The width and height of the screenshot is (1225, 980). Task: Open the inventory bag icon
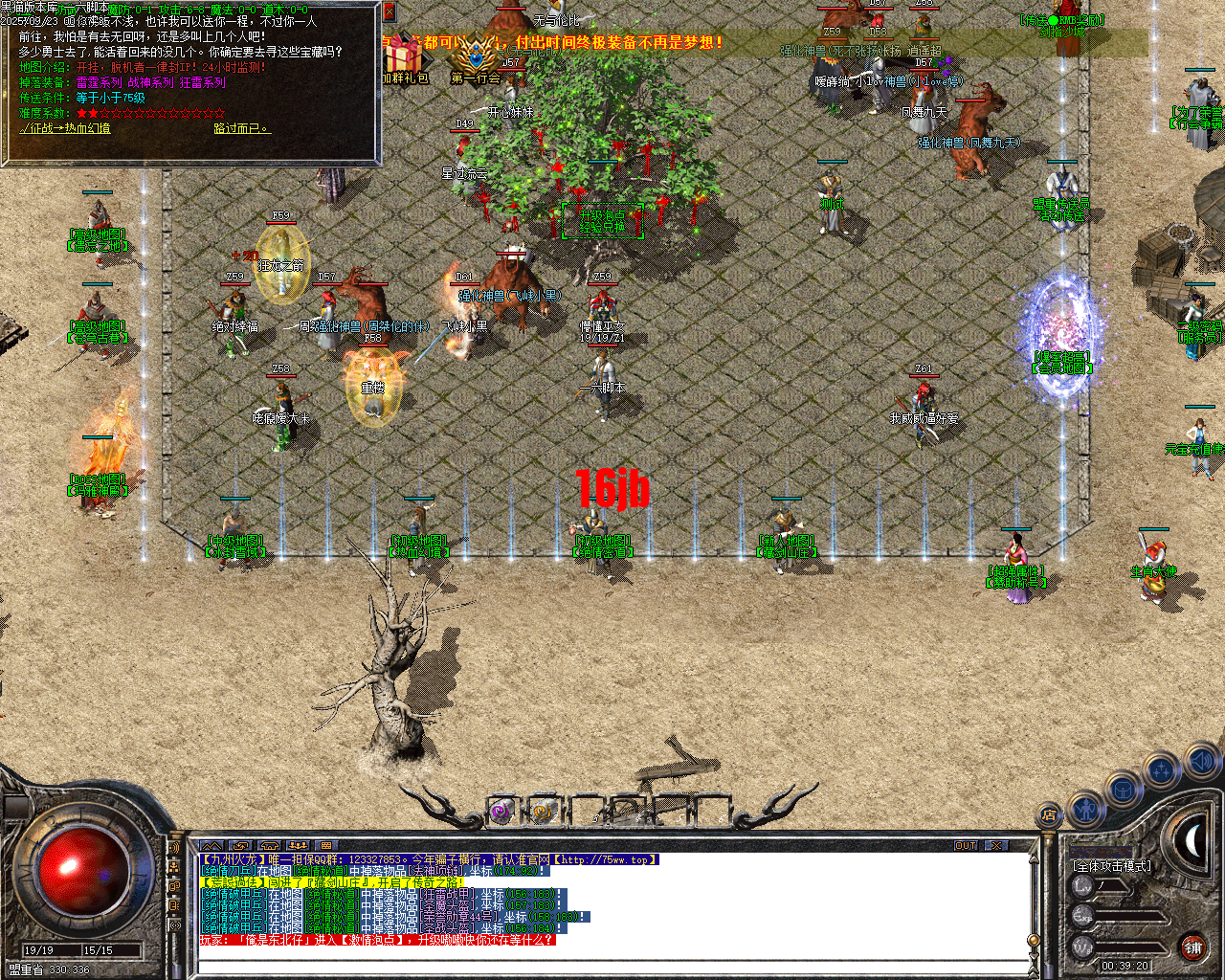1122,790
